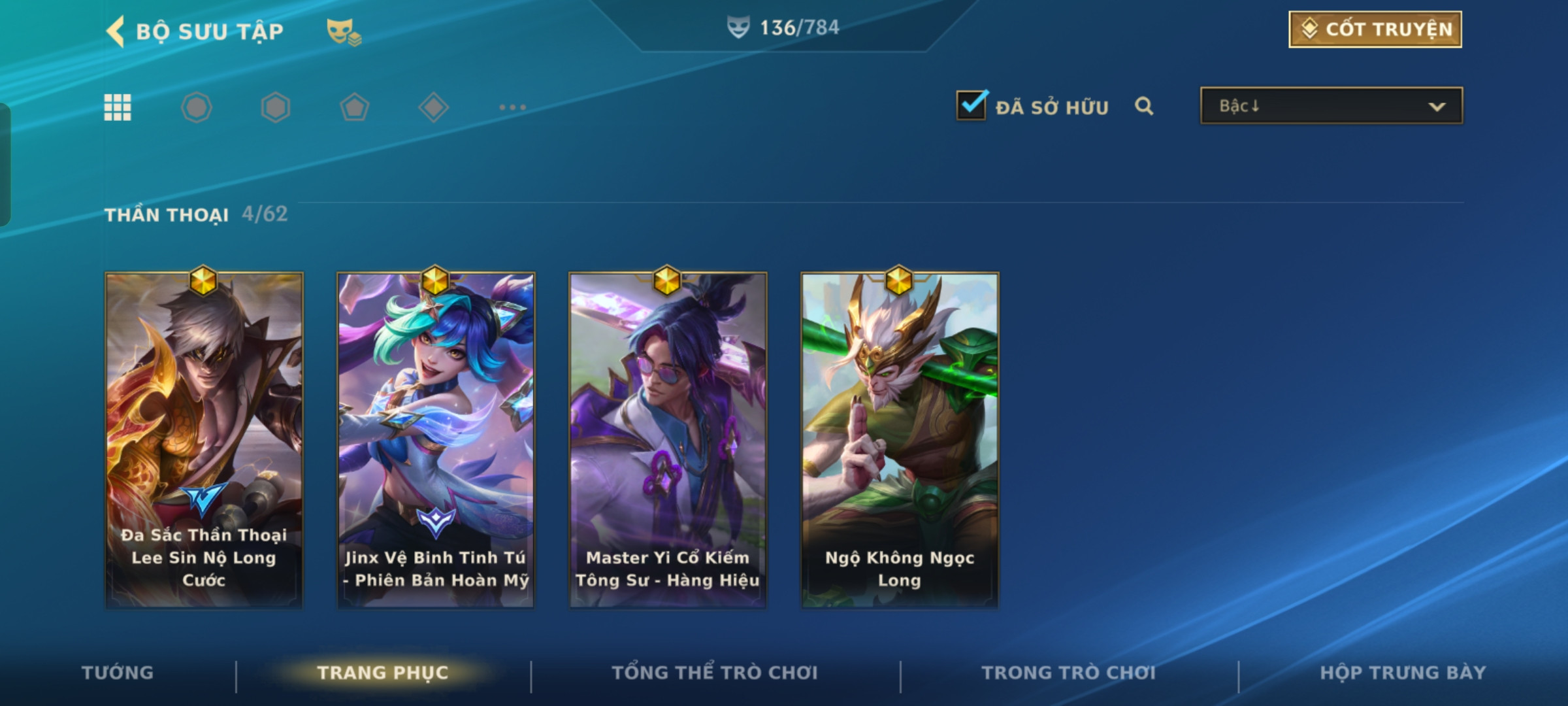Click the gold masks icon near title
The height and width of the screenshot is (706, 1568).
click(343, 31)
